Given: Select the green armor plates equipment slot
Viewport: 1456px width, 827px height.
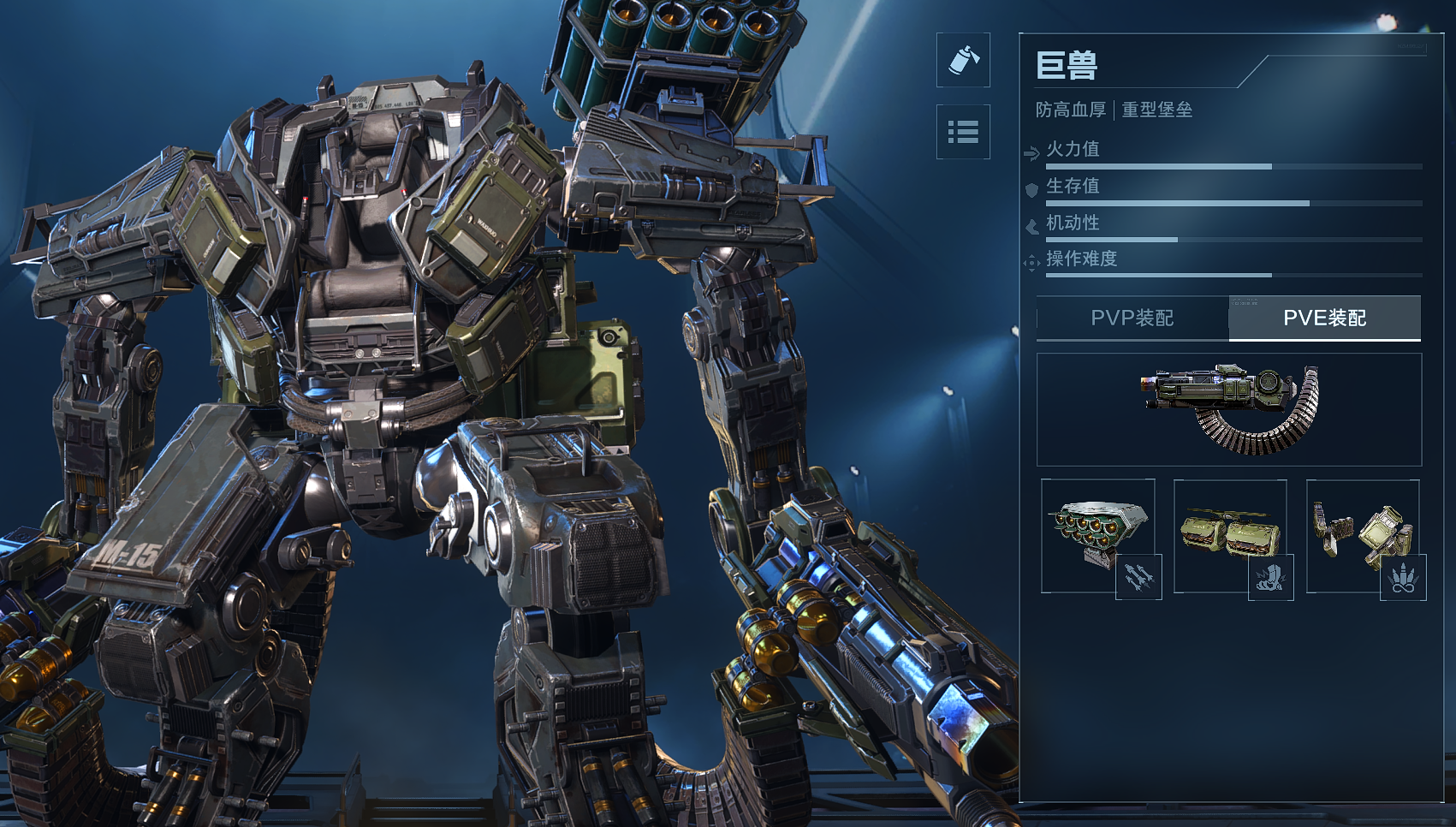Looking at the screenshot, I should pos(1230,536).
